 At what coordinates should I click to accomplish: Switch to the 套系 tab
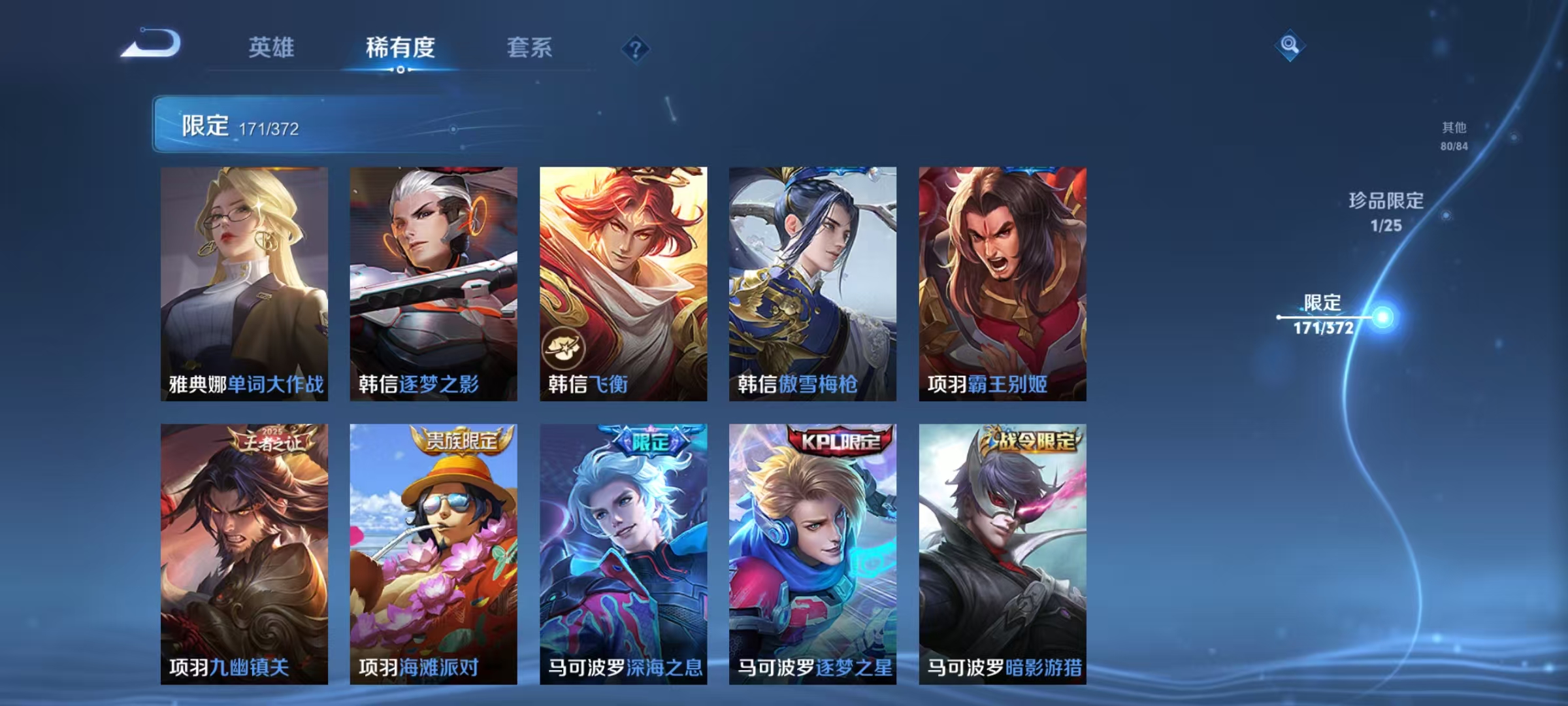coord(529,47)
